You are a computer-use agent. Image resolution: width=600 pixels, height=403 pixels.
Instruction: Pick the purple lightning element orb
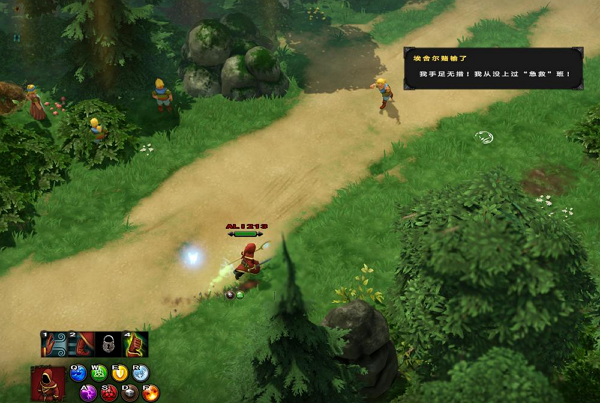click(x=89, y=393)
